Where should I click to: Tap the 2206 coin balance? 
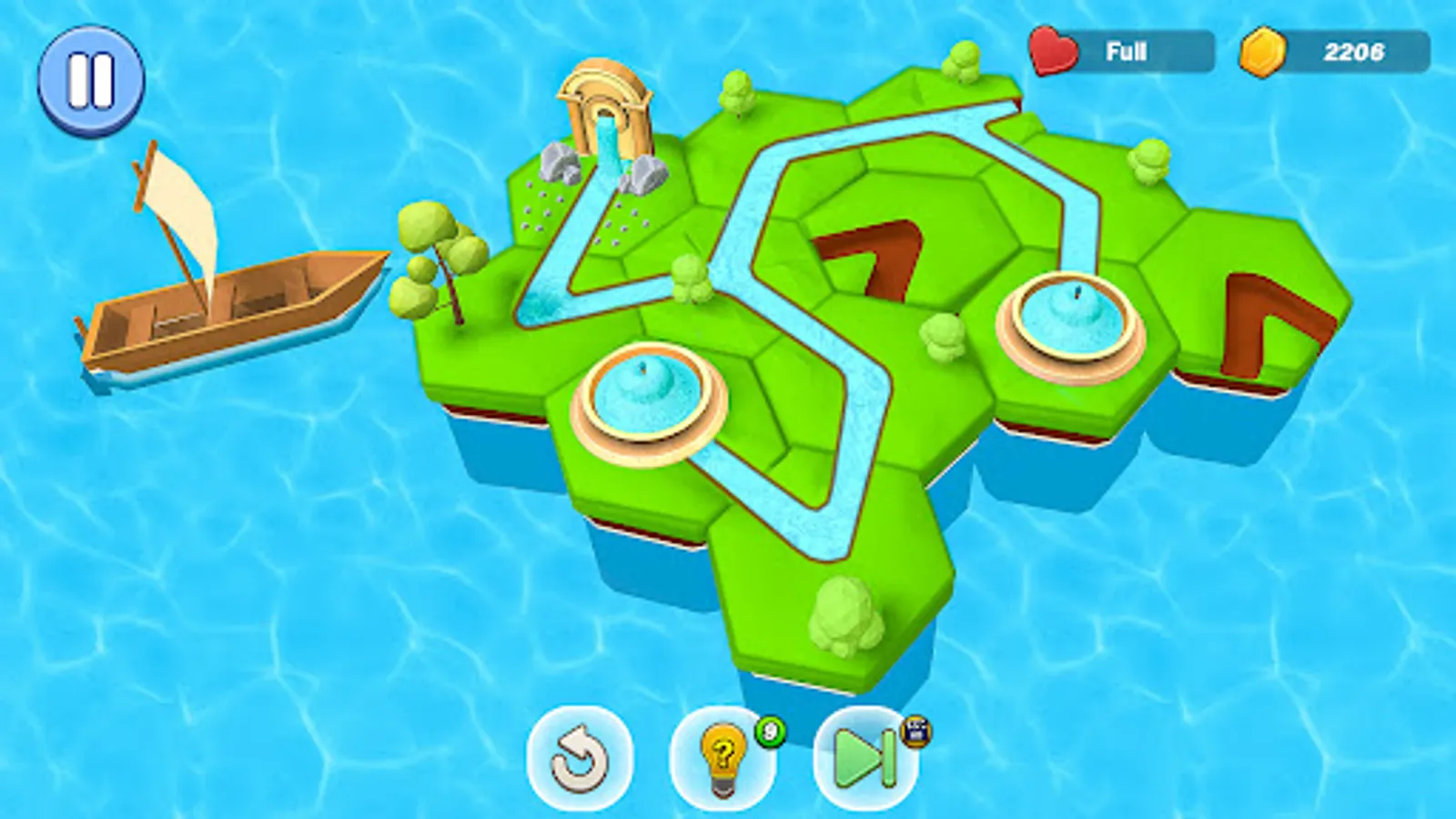point(1356,52)
